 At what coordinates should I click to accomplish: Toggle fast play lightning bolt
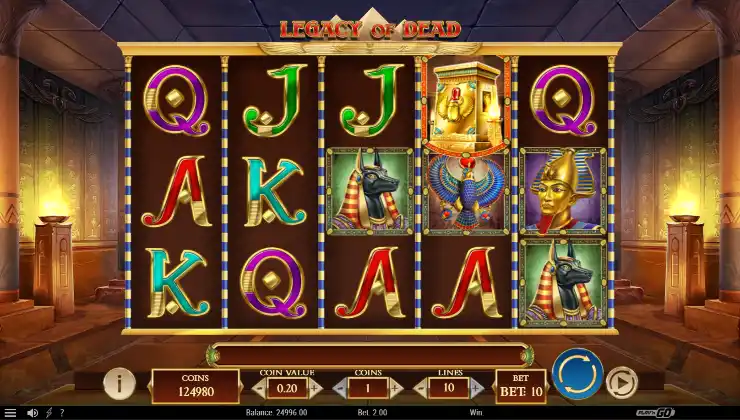pyautogui.click(x=48, y=412)
